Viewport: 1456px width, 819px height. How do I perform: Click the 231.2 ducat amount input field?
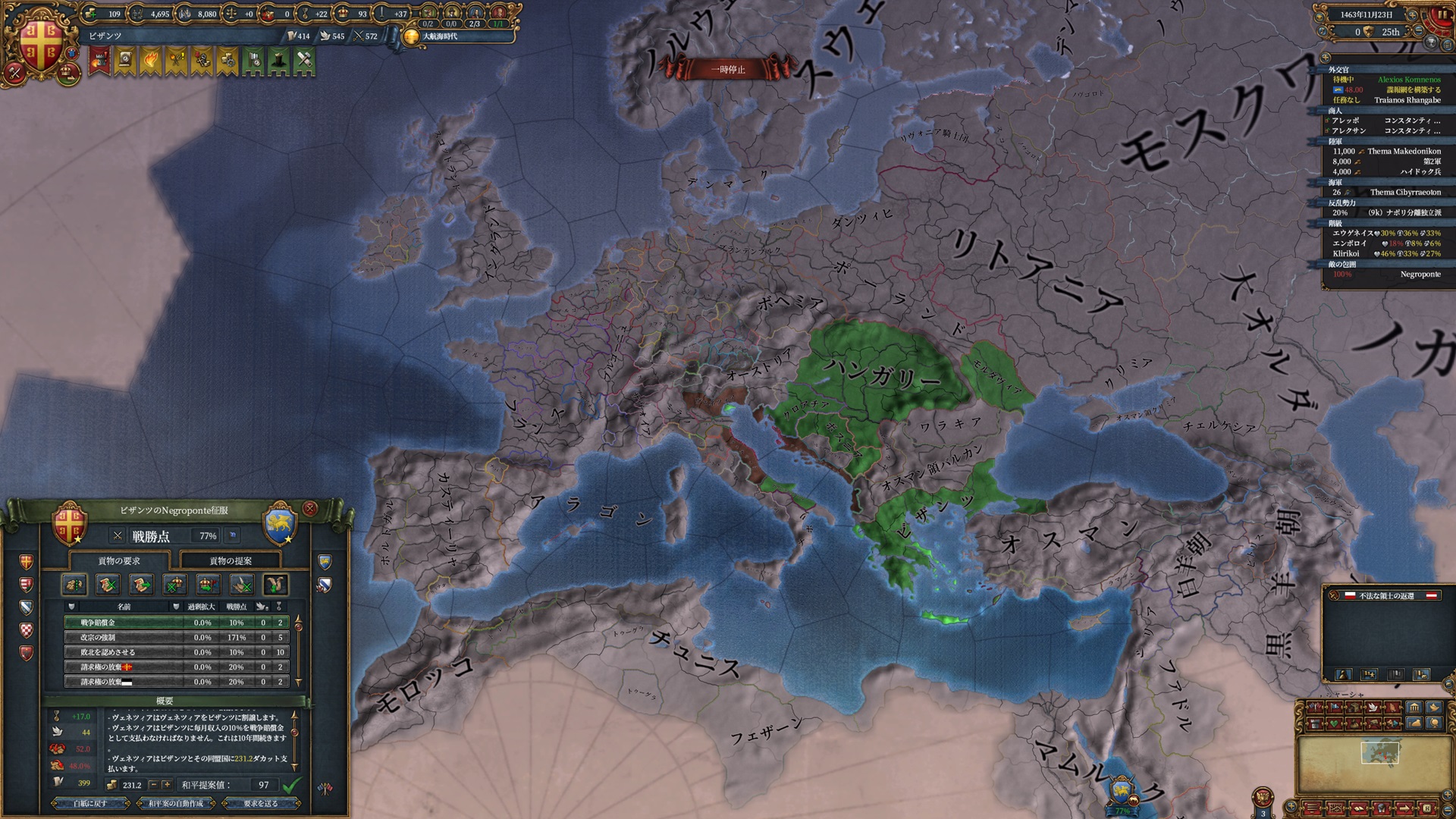point(133,785)
